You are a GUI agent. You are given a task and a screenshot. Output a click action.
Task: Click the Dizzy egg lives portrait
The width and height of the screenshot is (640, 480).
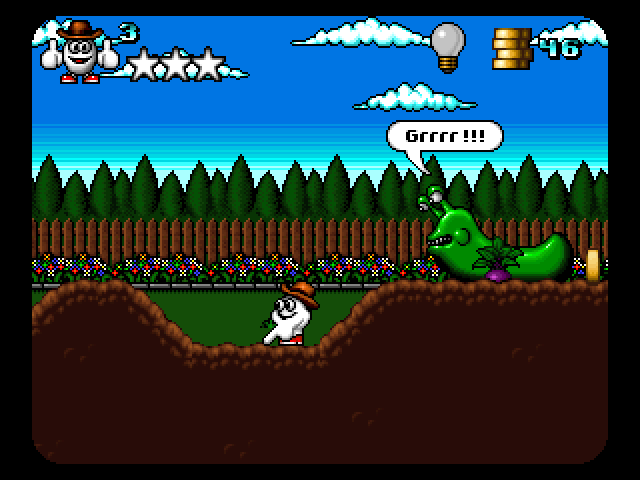pos(79,53)
